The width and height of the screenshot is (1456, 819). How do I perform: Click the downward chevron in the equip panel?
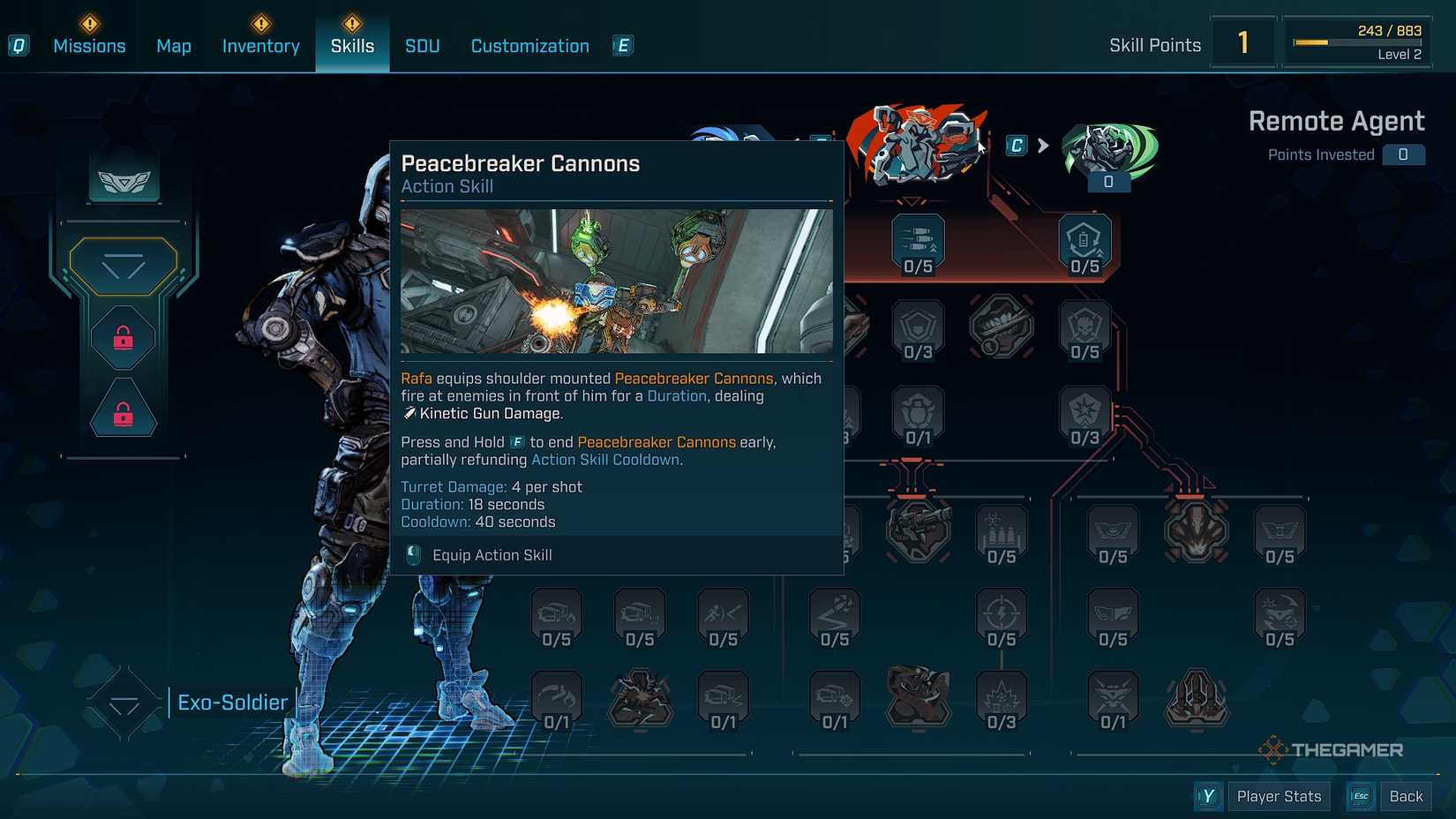[x=124, y=265]
